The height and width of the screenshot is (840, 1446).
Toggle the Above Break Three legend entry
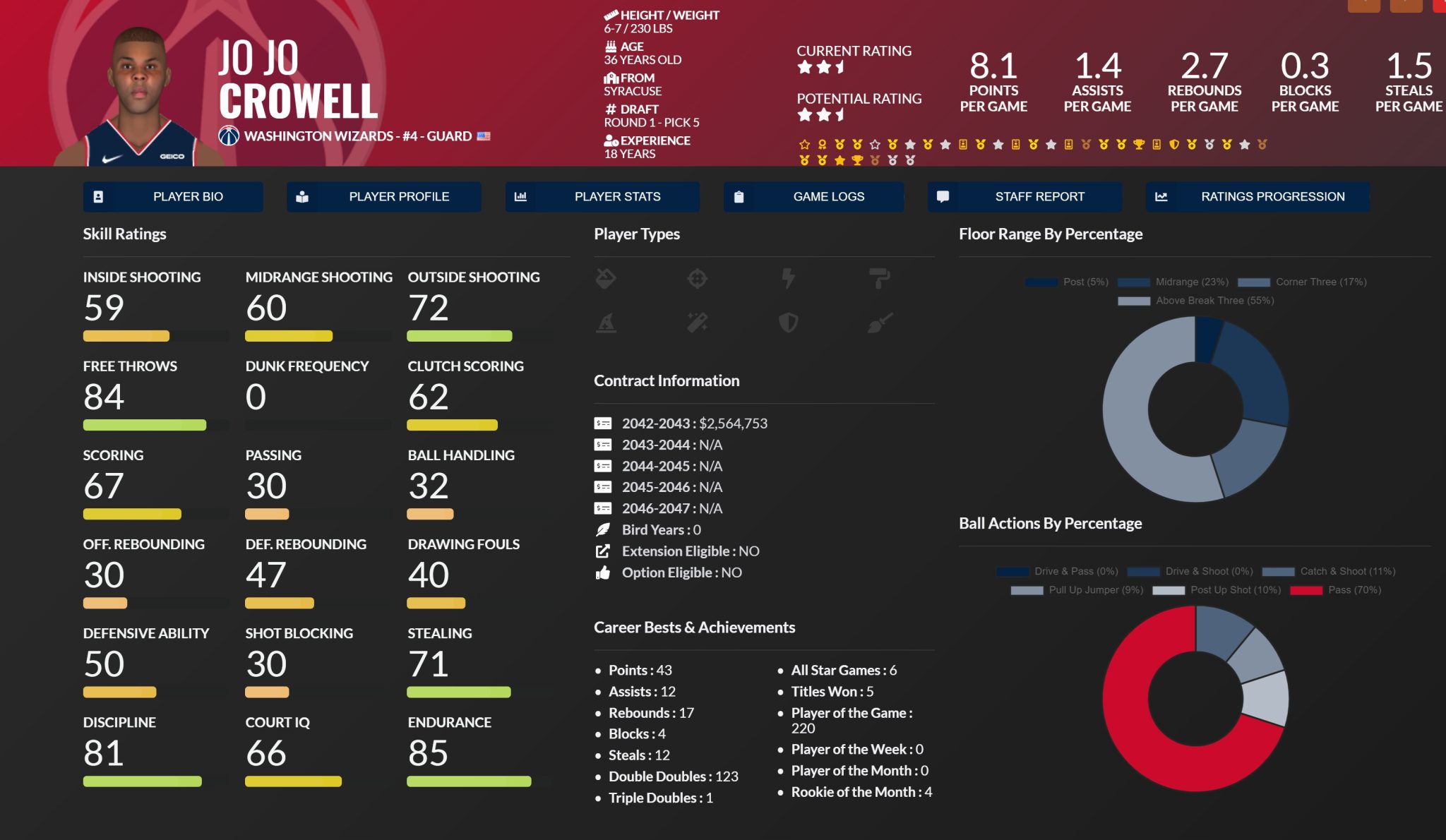(1196, 301)
